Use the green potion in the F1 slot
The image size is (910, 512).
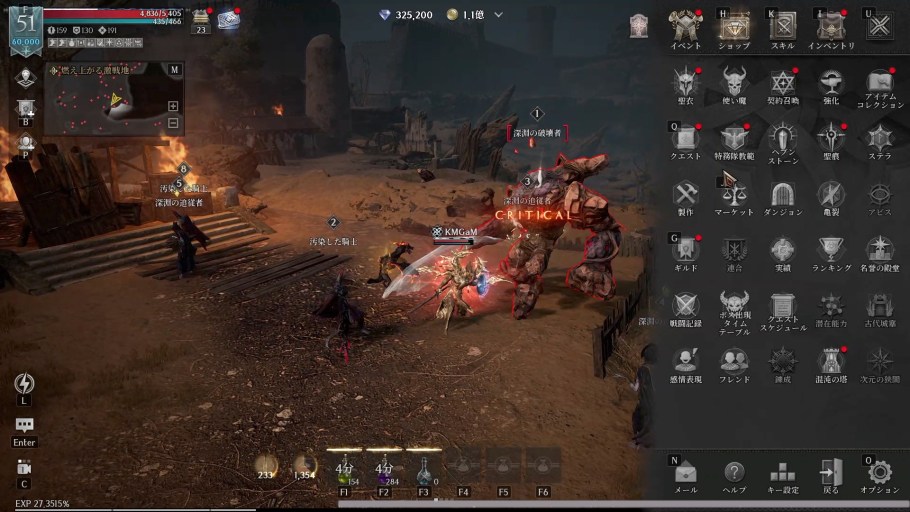click(x=344, y=470)
